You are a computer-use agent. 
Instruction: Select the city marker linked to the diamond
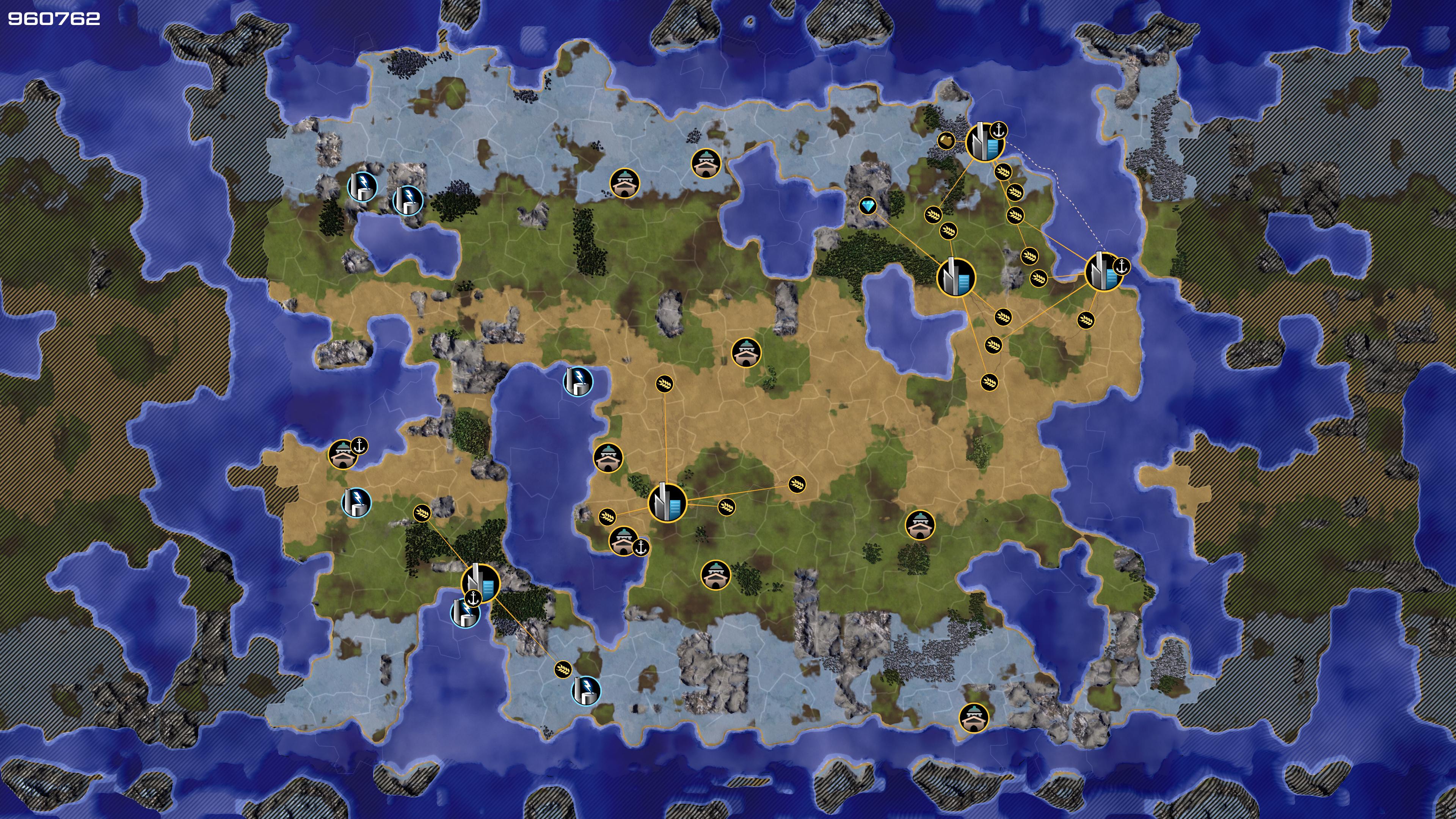[956, 277]
